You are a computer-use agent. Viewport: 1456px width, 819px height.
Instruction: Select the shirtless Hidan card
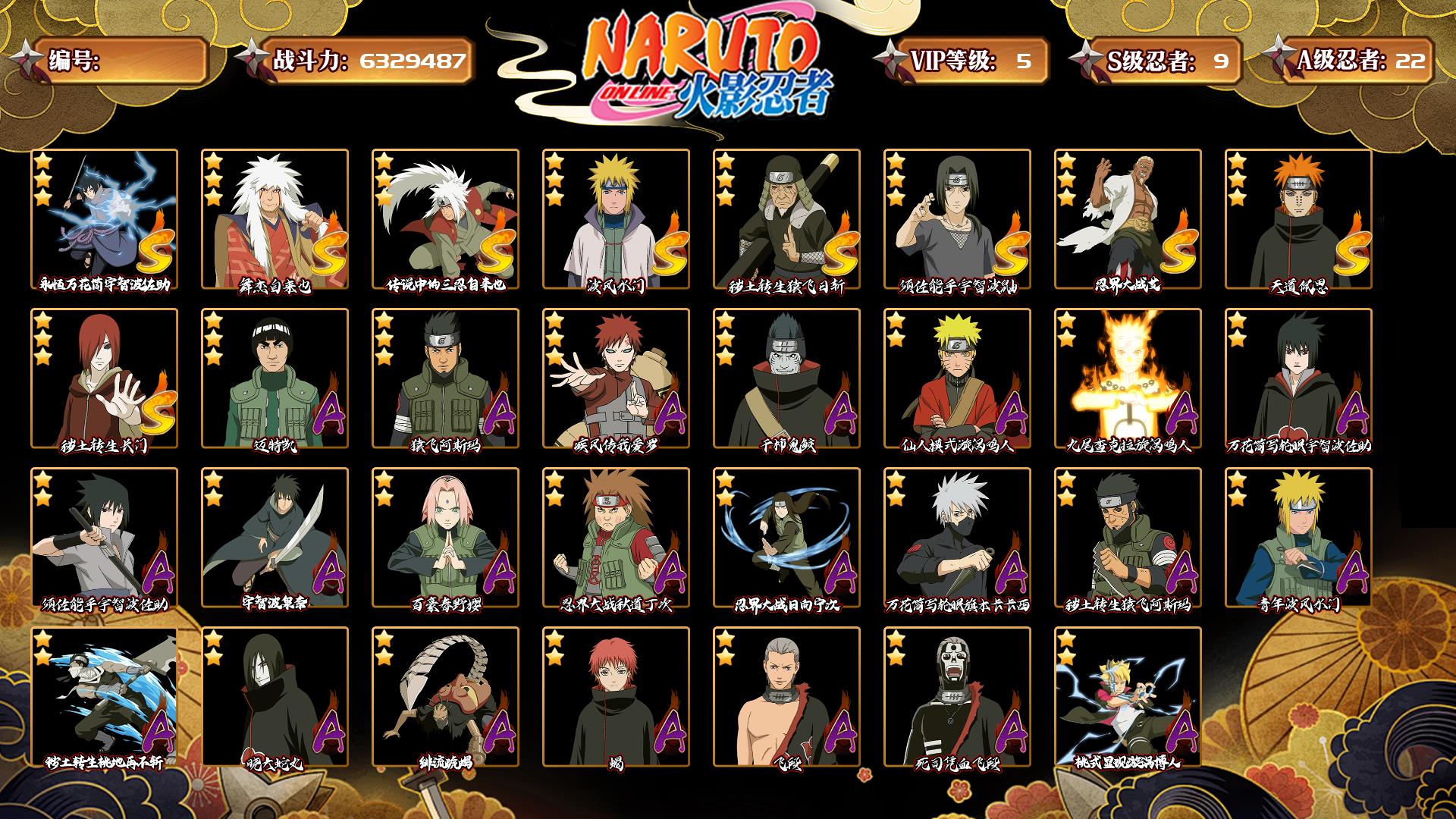[x=786, y=696]
